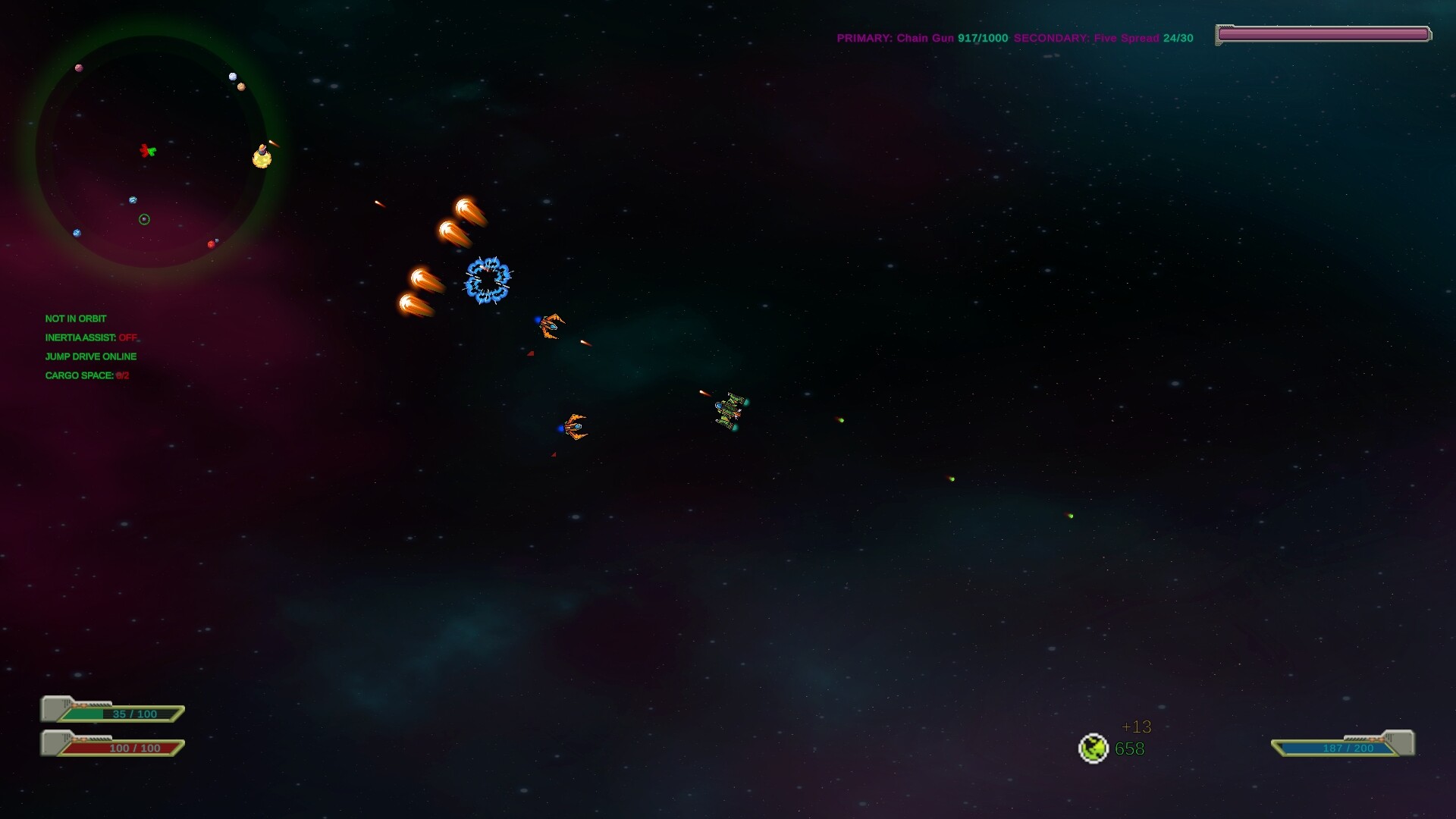Click the green circled waypoint on minimap
The width and height of the screenshot is (1456, 819).
tap(144, 219)
